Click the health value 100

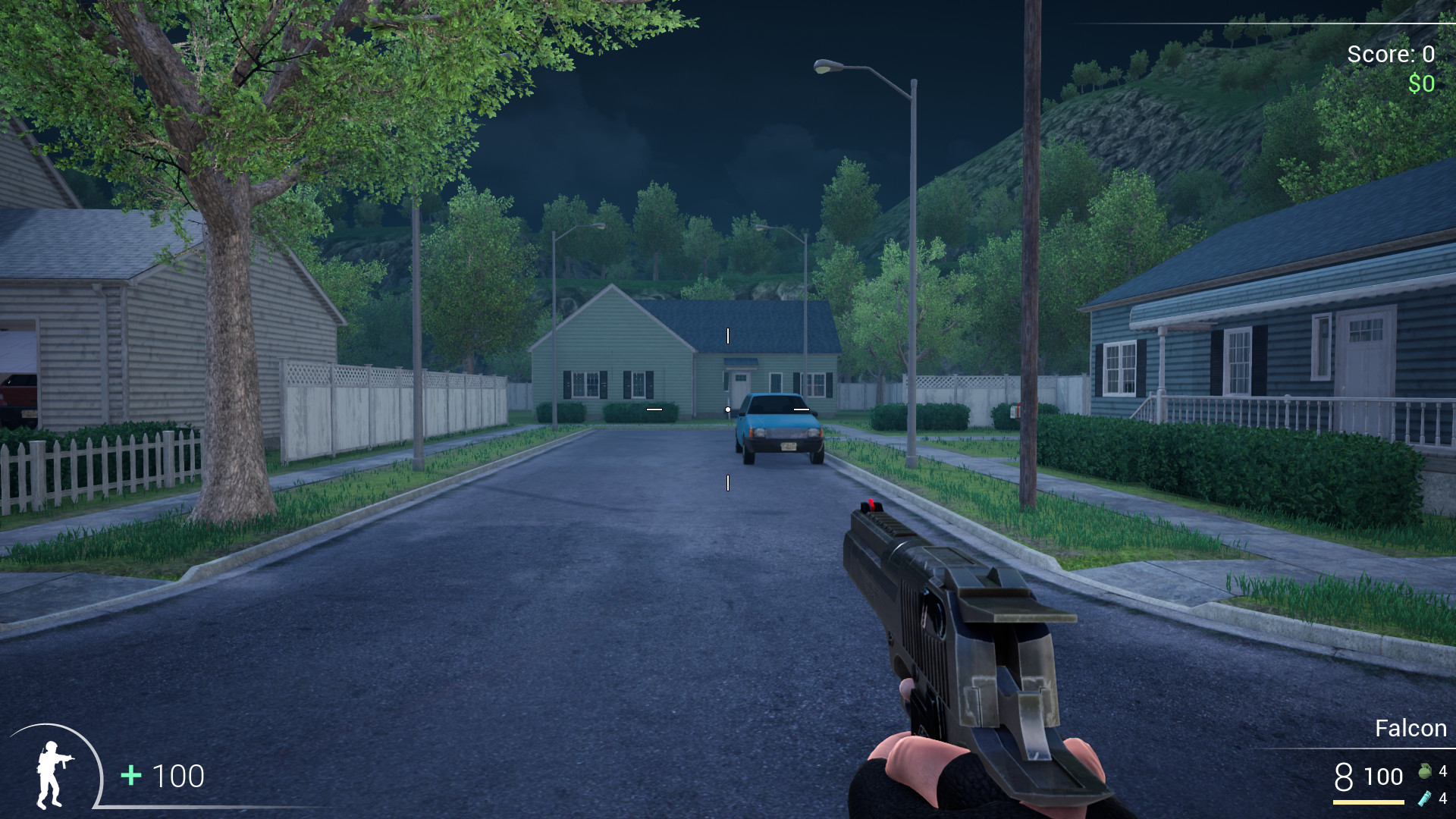pos(178,776)
